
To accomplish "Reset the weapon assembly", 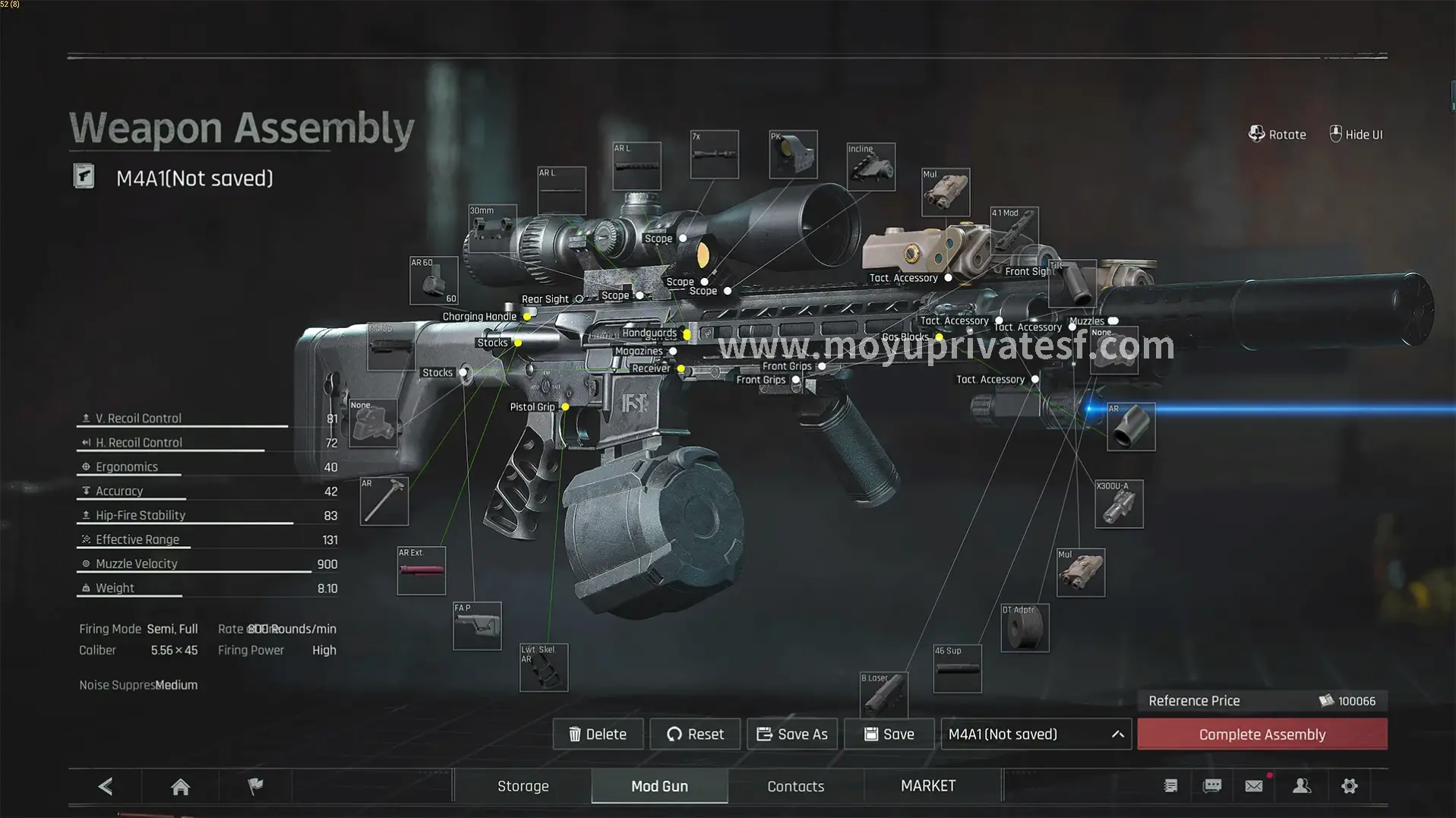I will [695, 734].
